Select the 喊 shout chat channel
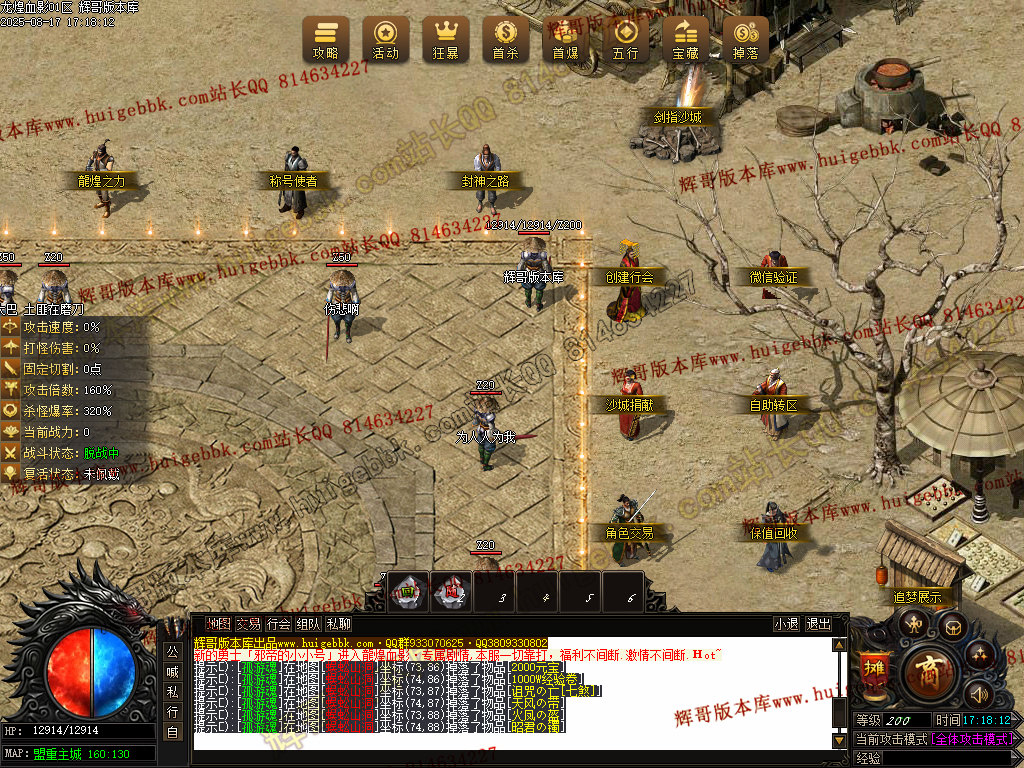 pos(172,671)
